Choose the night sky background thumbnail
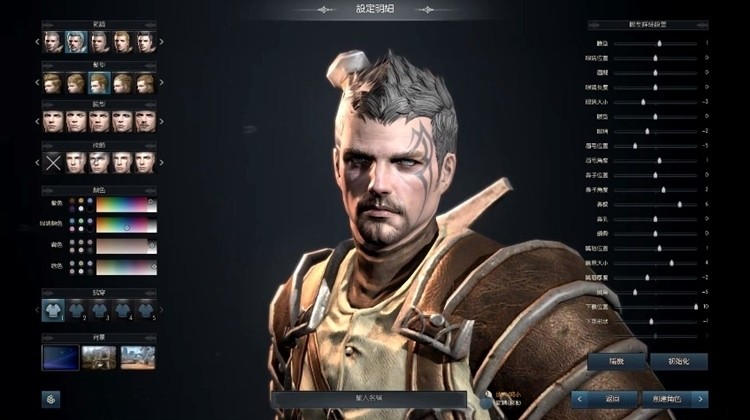Image resolution: width=750 pixels, height=420 pixels. coord(59,357)
